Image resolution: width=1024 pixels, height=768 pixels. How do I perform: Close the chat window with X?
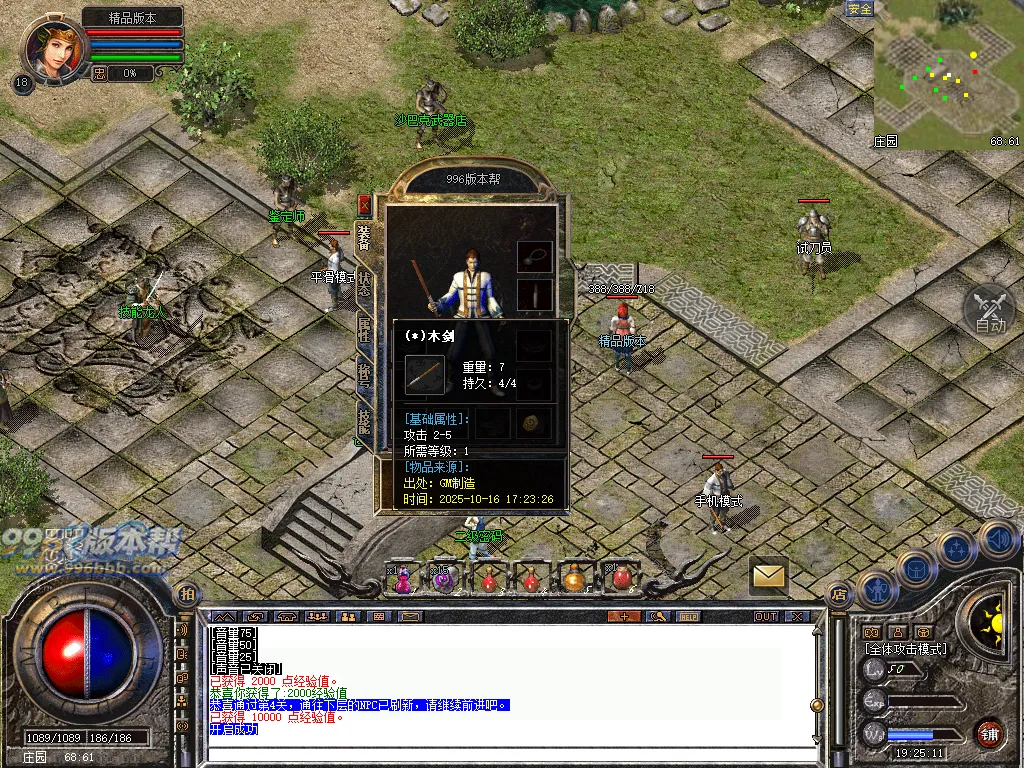[x=797, y=616]
